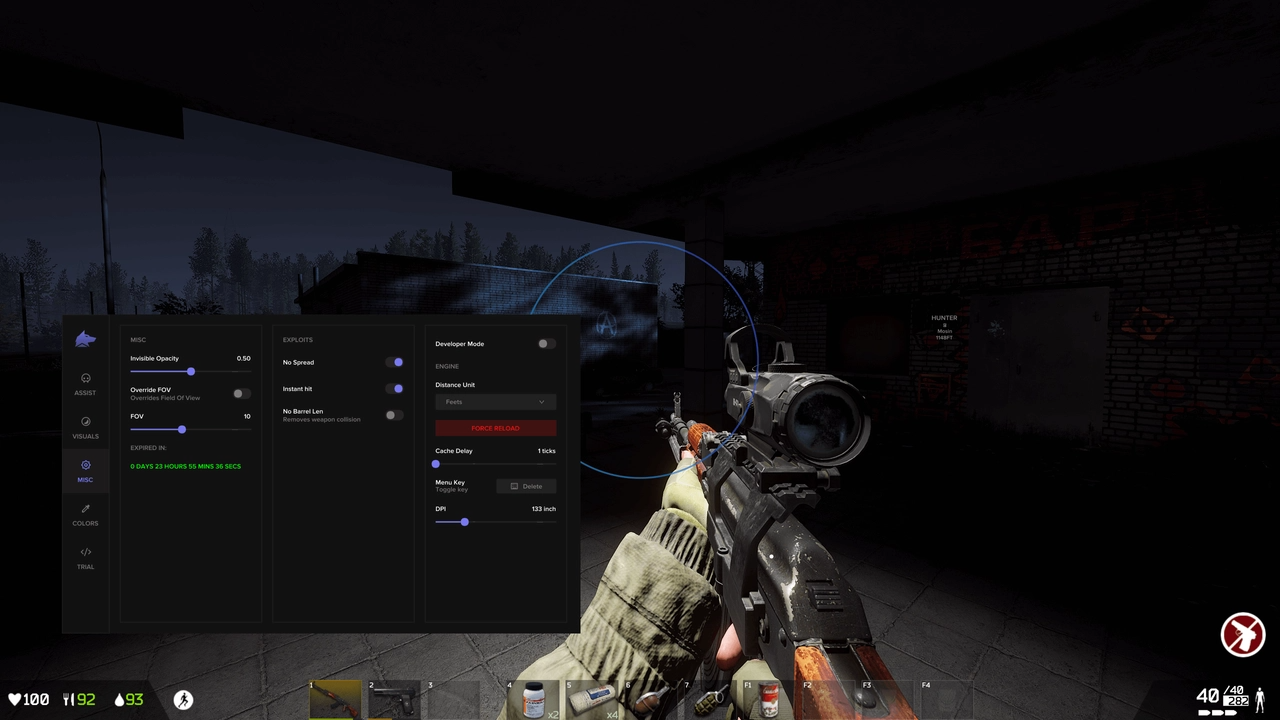1280x720 pixels.
Task: Disable the No Spread toggle
Action: 396,362
